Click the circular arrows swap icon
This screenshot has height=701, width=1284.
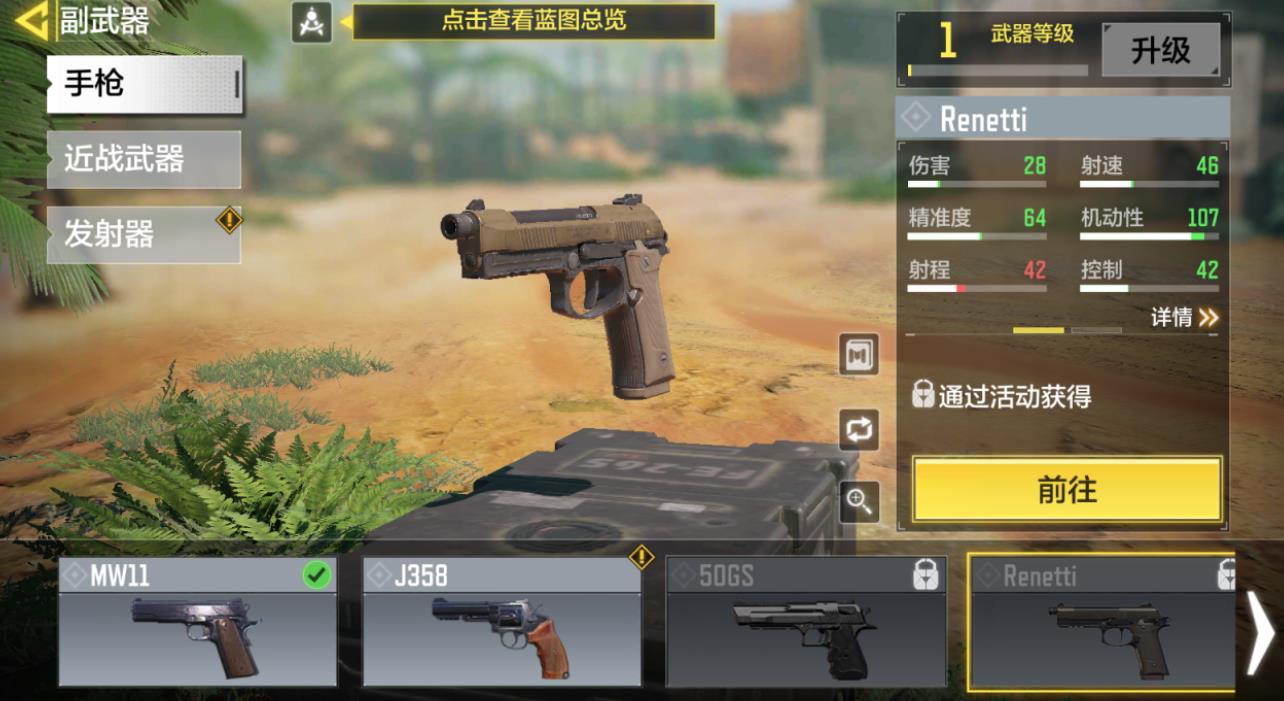tap(859, 430)
